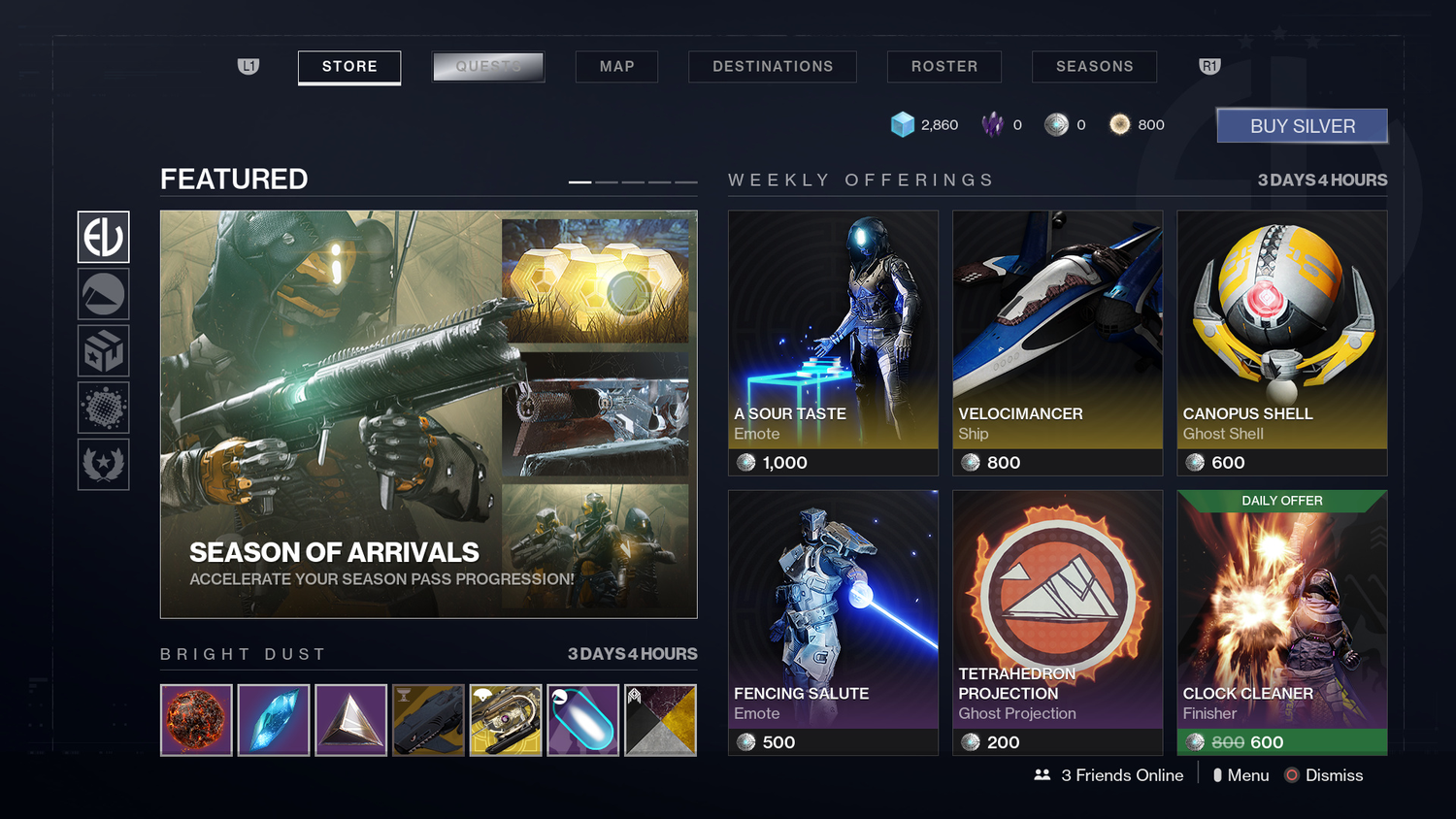Screen dimensions: 1456x819
Task: Select the Clock Cleaner daily offer
Action: click(1281, 622)
